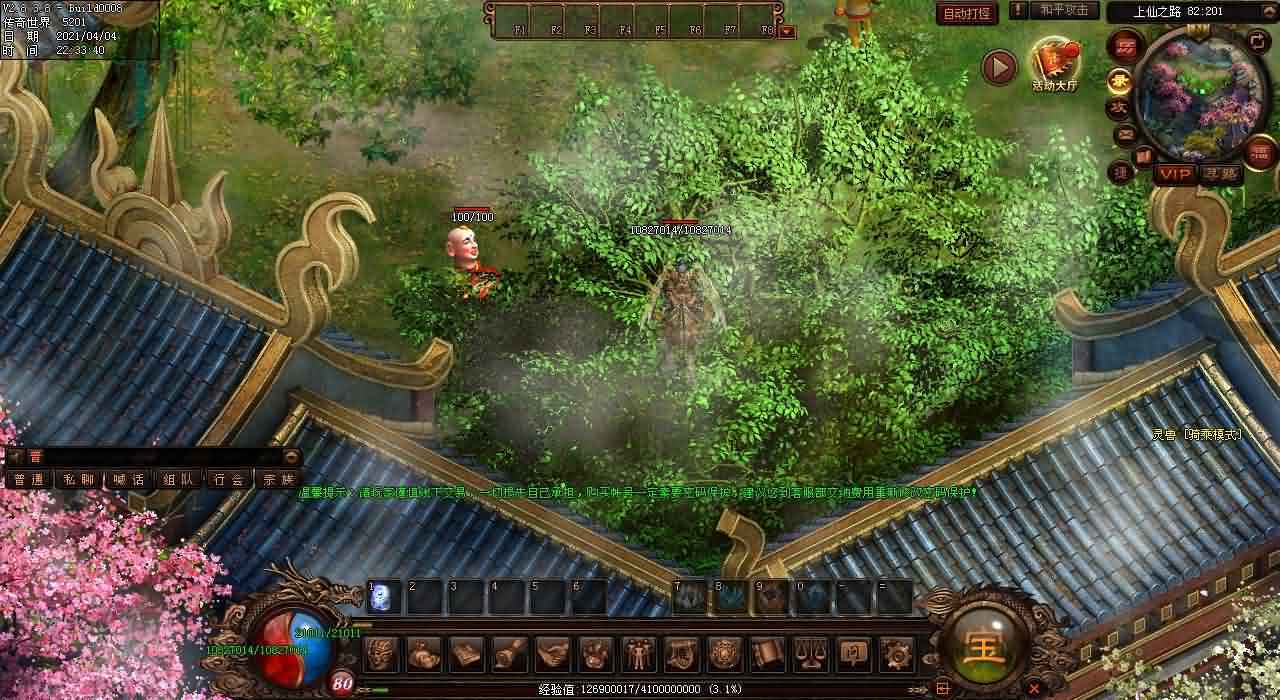This screenshot has height=700, width=1280.
Task: Click the round play arrow button
Action: (x=999, y=67)
